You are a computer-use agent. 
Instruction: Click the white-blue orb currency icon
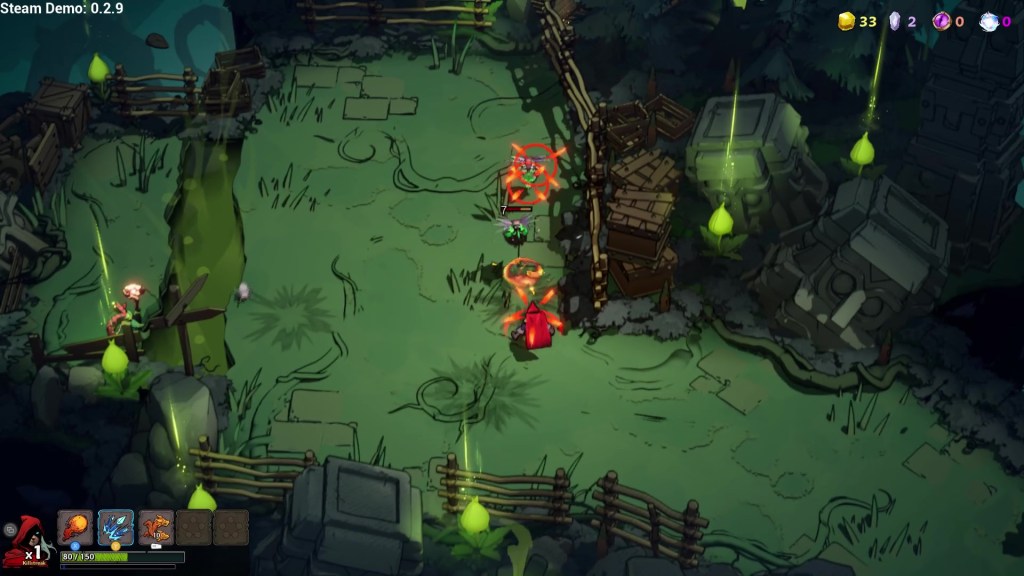click(x=988, y=22)
